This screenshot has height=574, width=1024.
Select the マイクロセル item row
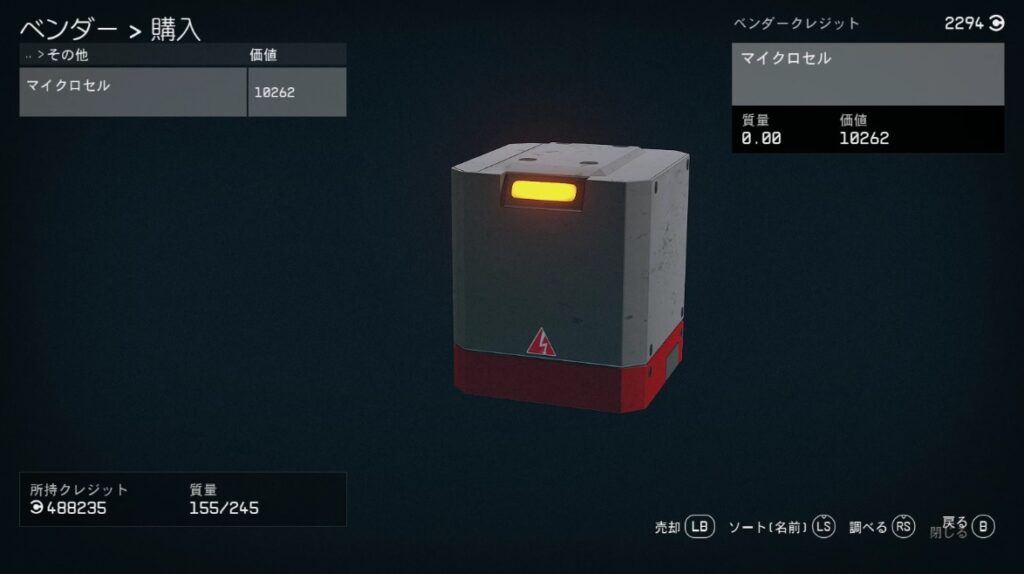coord(133,92)
